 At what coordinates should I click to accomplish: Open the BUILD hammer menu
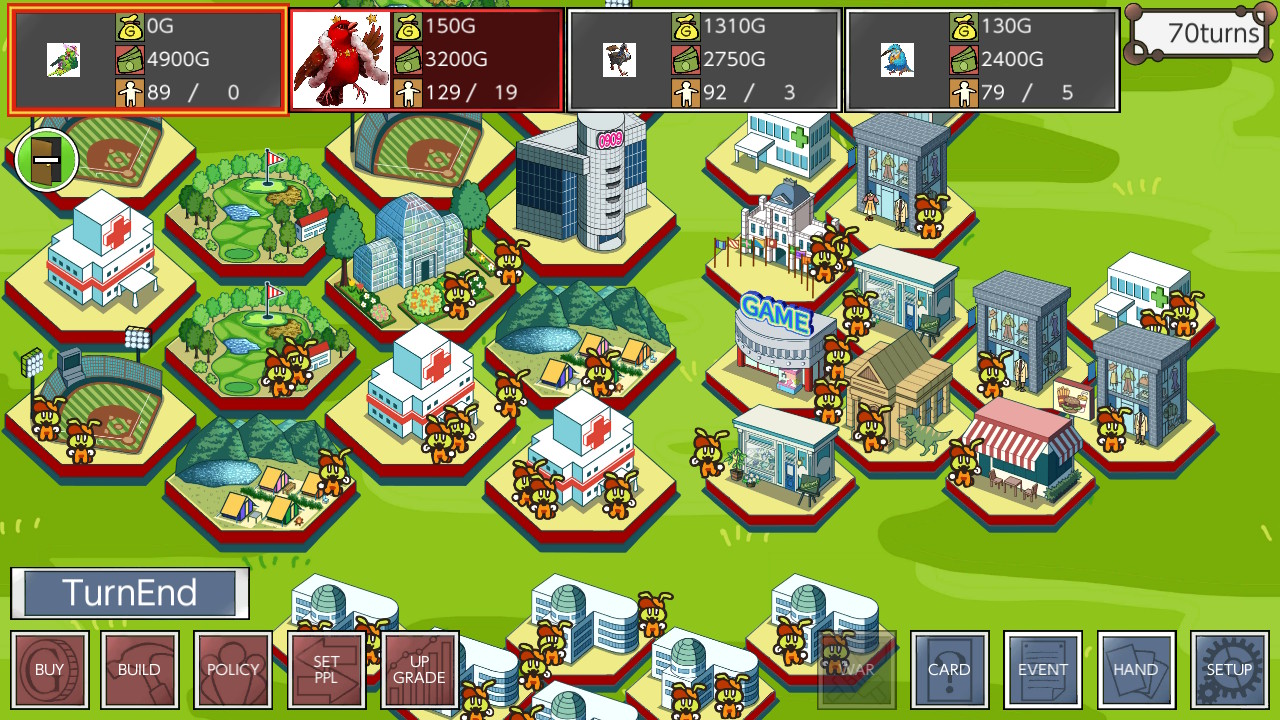[x=139, y=669]
